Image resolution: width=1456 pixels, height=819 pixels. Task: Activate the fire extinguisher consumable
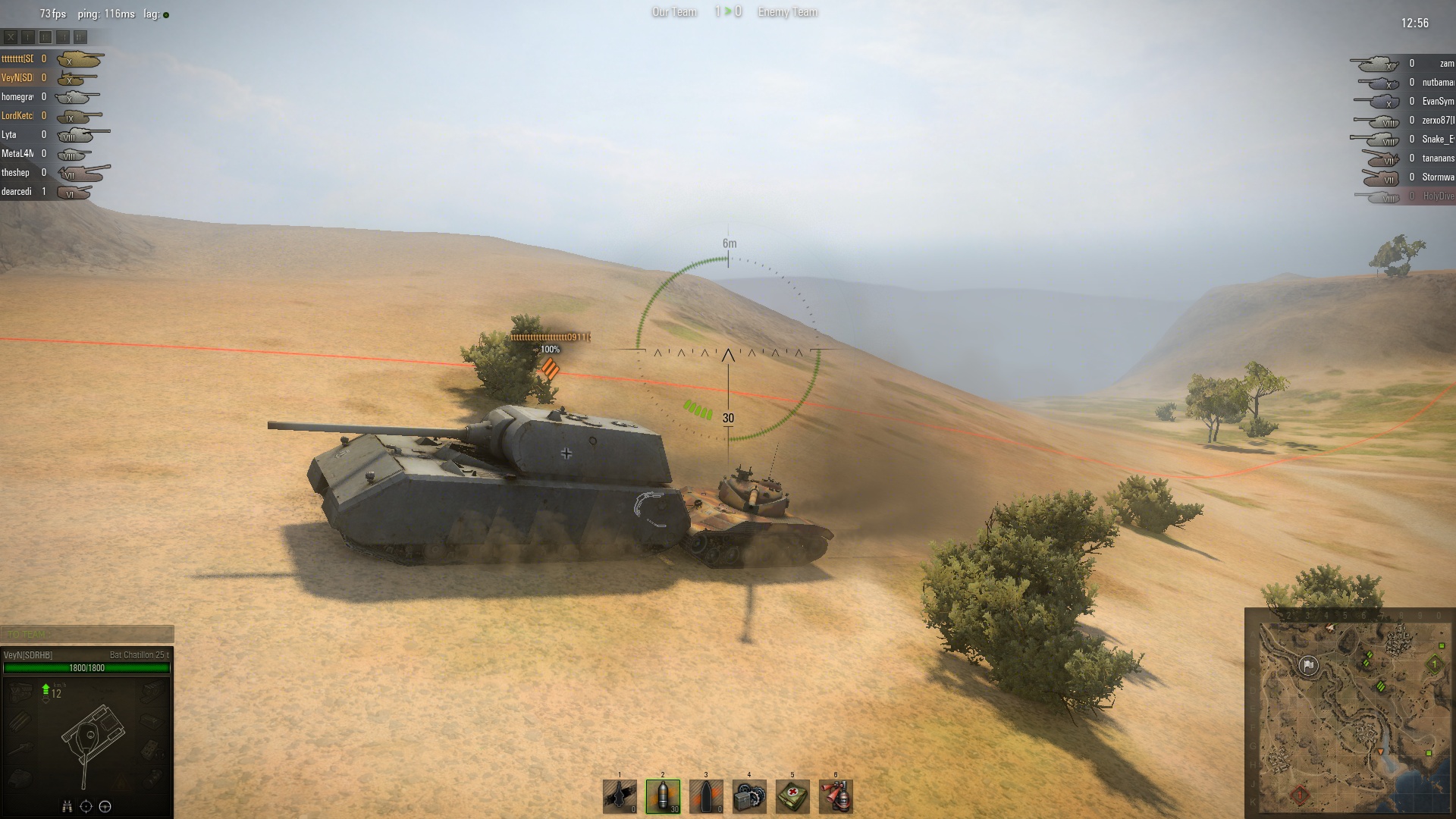(x=836, y=796)
